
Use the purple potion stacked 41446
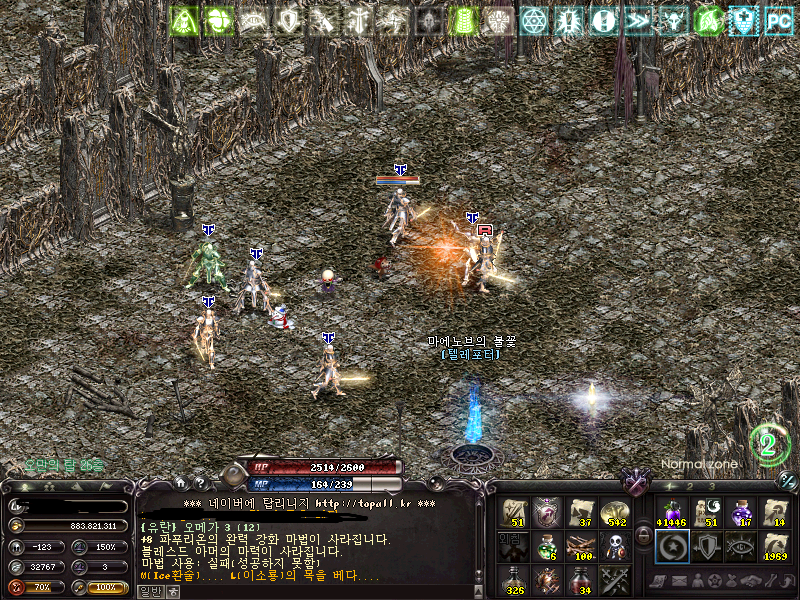[x=672, y=512]
